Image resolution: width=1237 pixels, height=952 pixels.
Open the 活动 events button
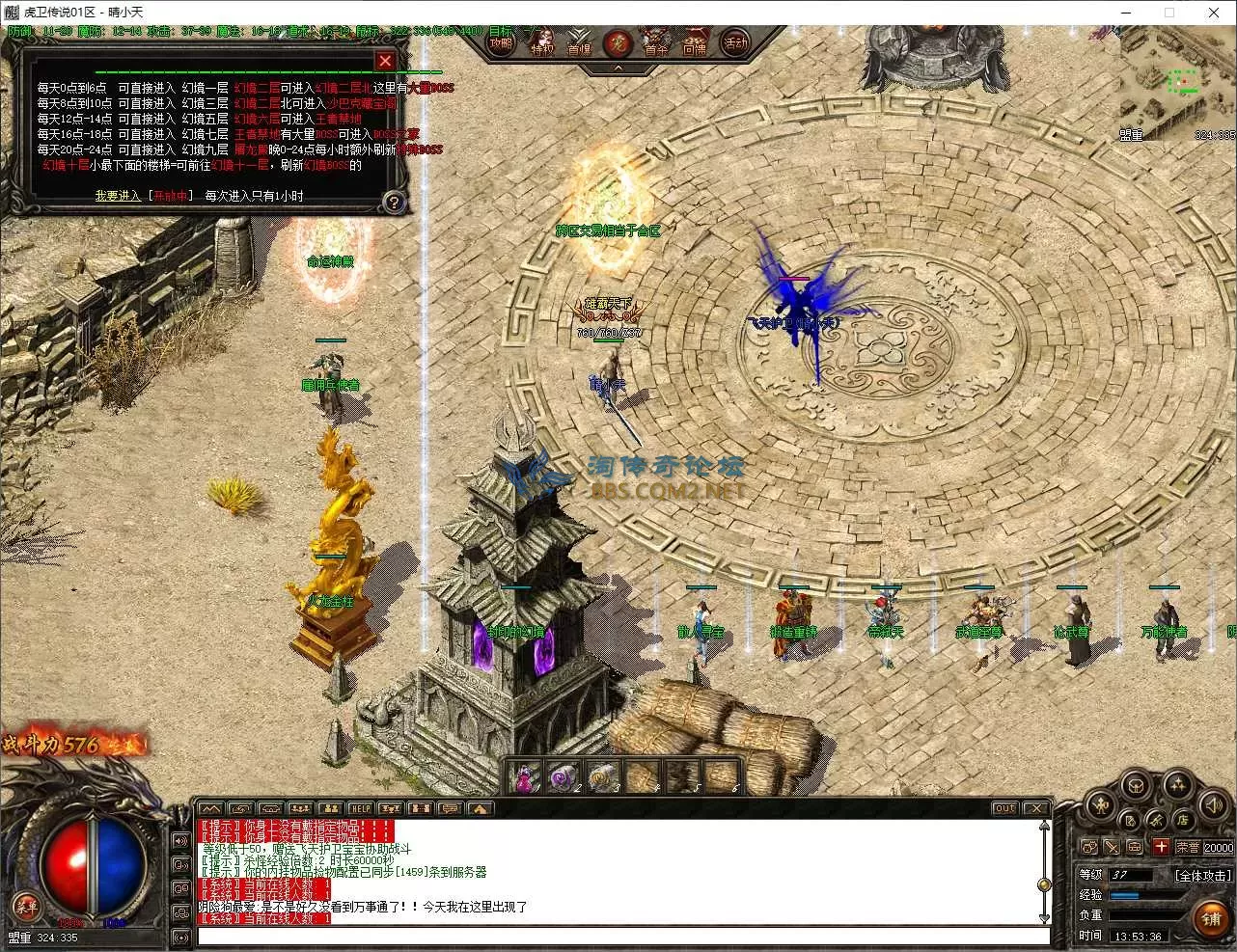[x=736, y=43]
